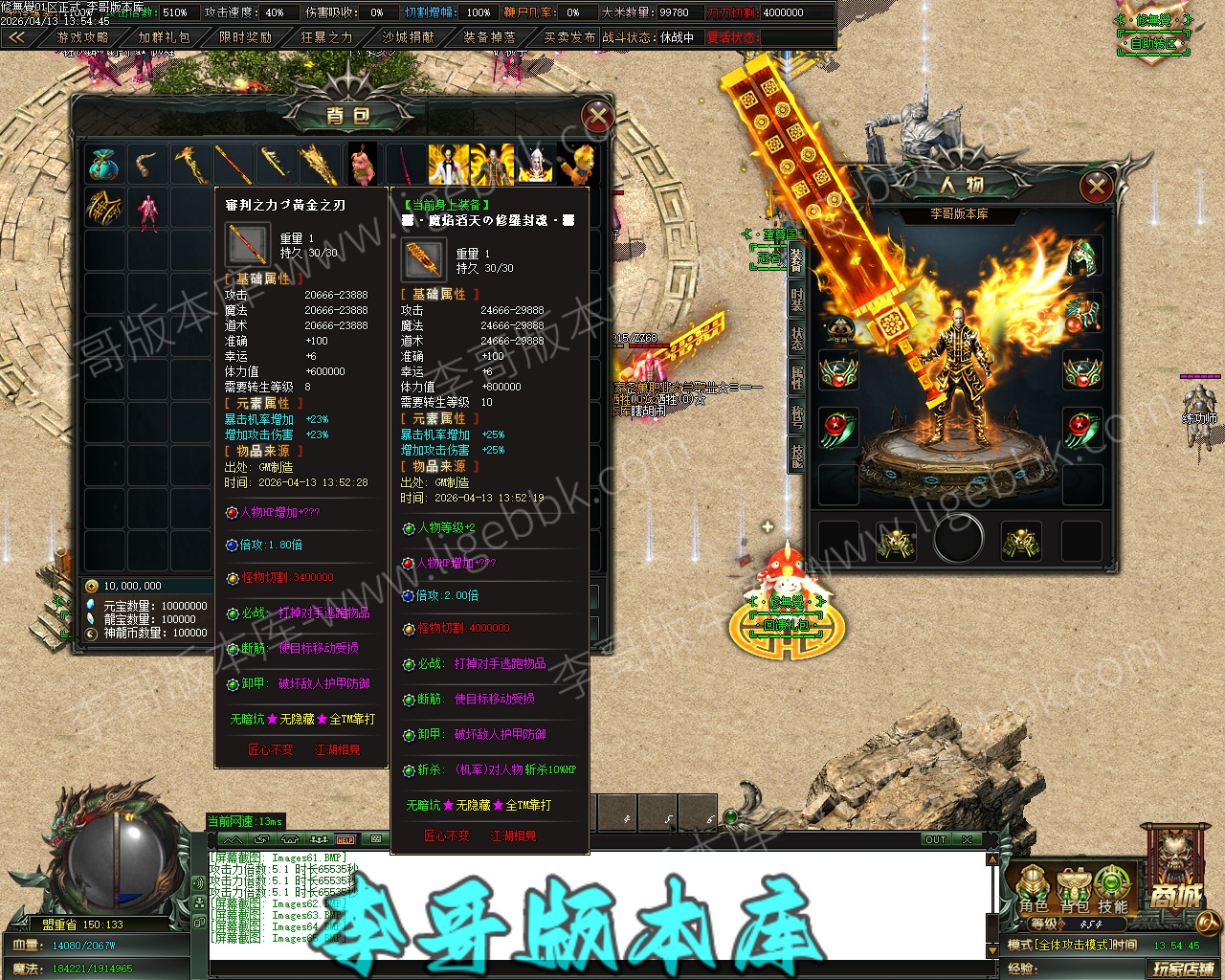This screenshot has width=1225, height=980.
Task: Open the 技能 skills panel button
Action: [1112, 890]
